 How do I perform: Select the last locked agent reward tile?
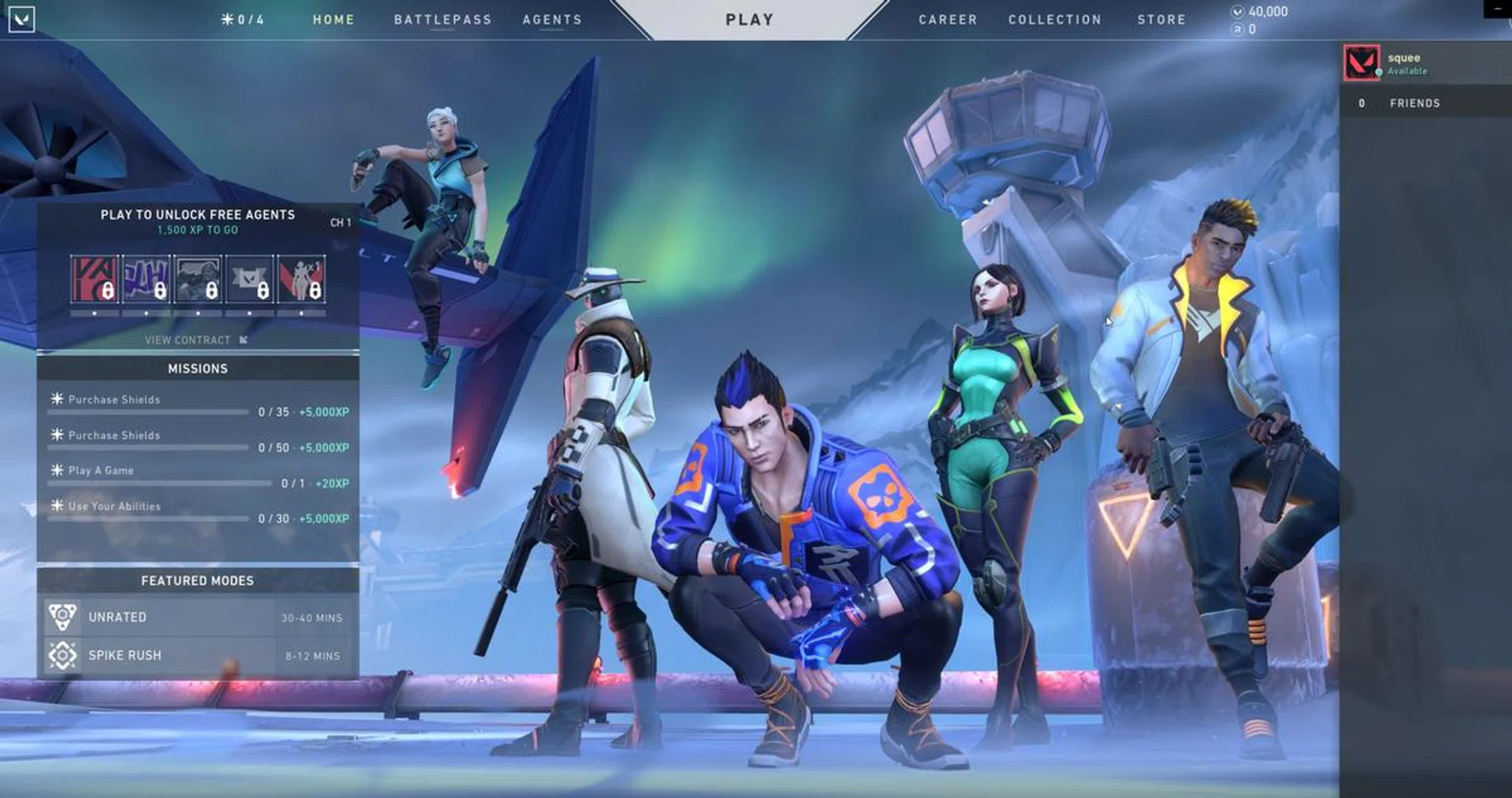point(301,279)
